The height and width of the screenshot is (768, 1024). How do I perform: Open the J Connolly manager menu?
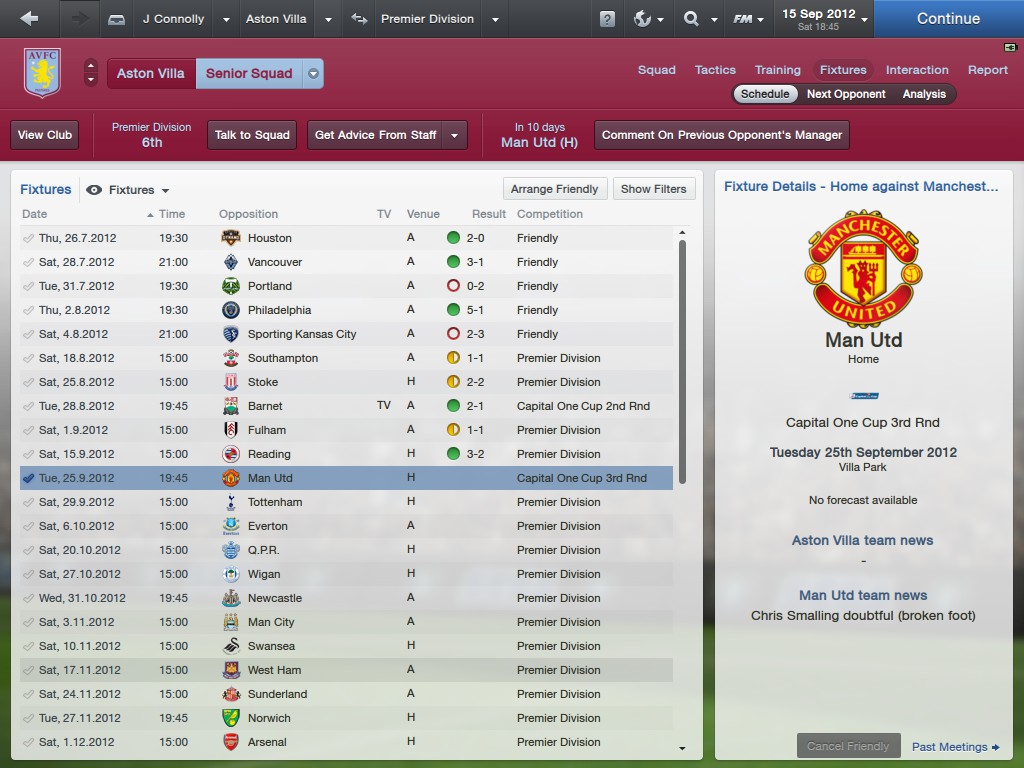pyautogui.click(x=174, y=19)
